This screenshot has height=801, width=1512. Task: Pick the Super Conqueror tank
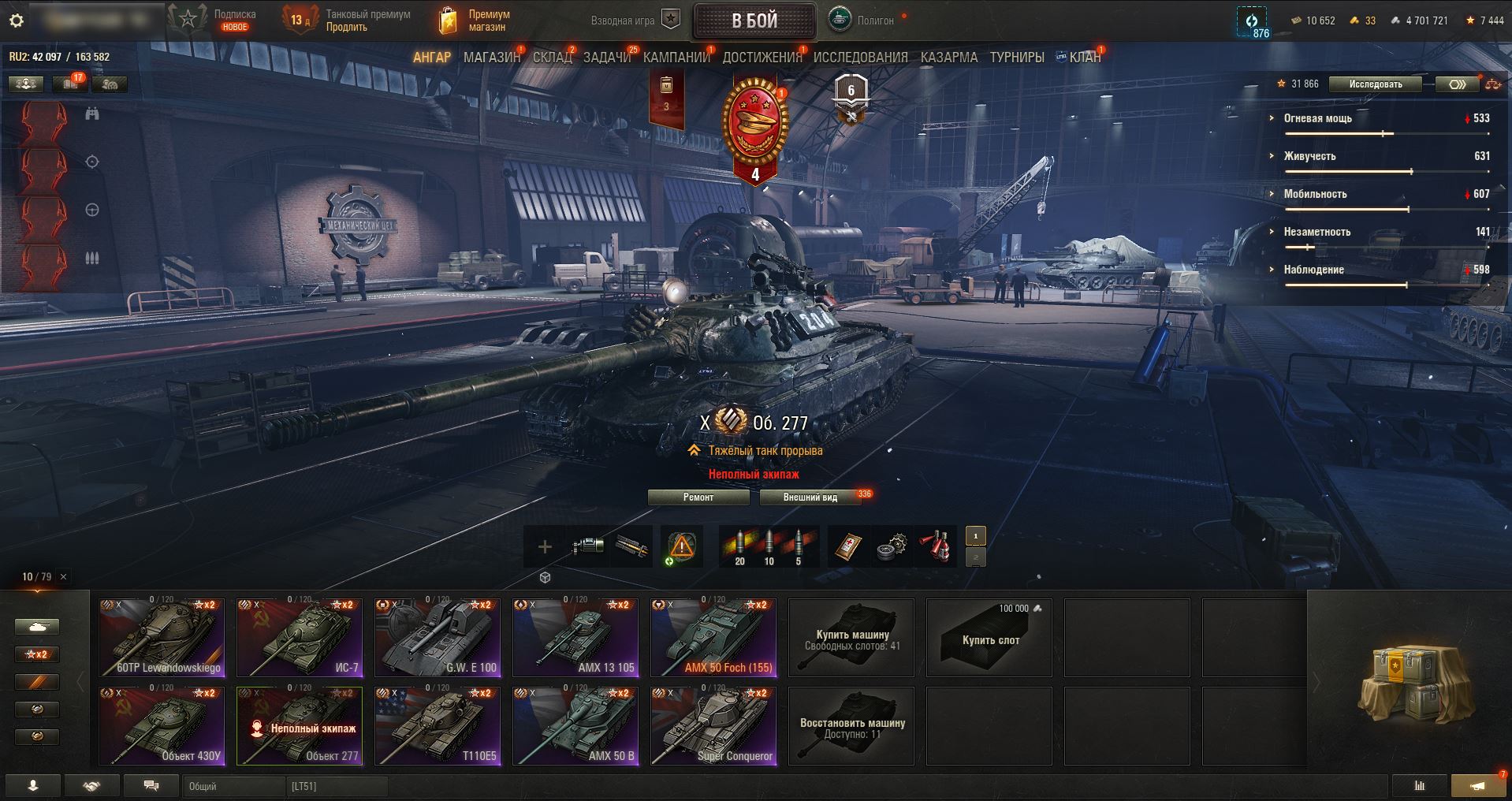(x=713, y=726)
